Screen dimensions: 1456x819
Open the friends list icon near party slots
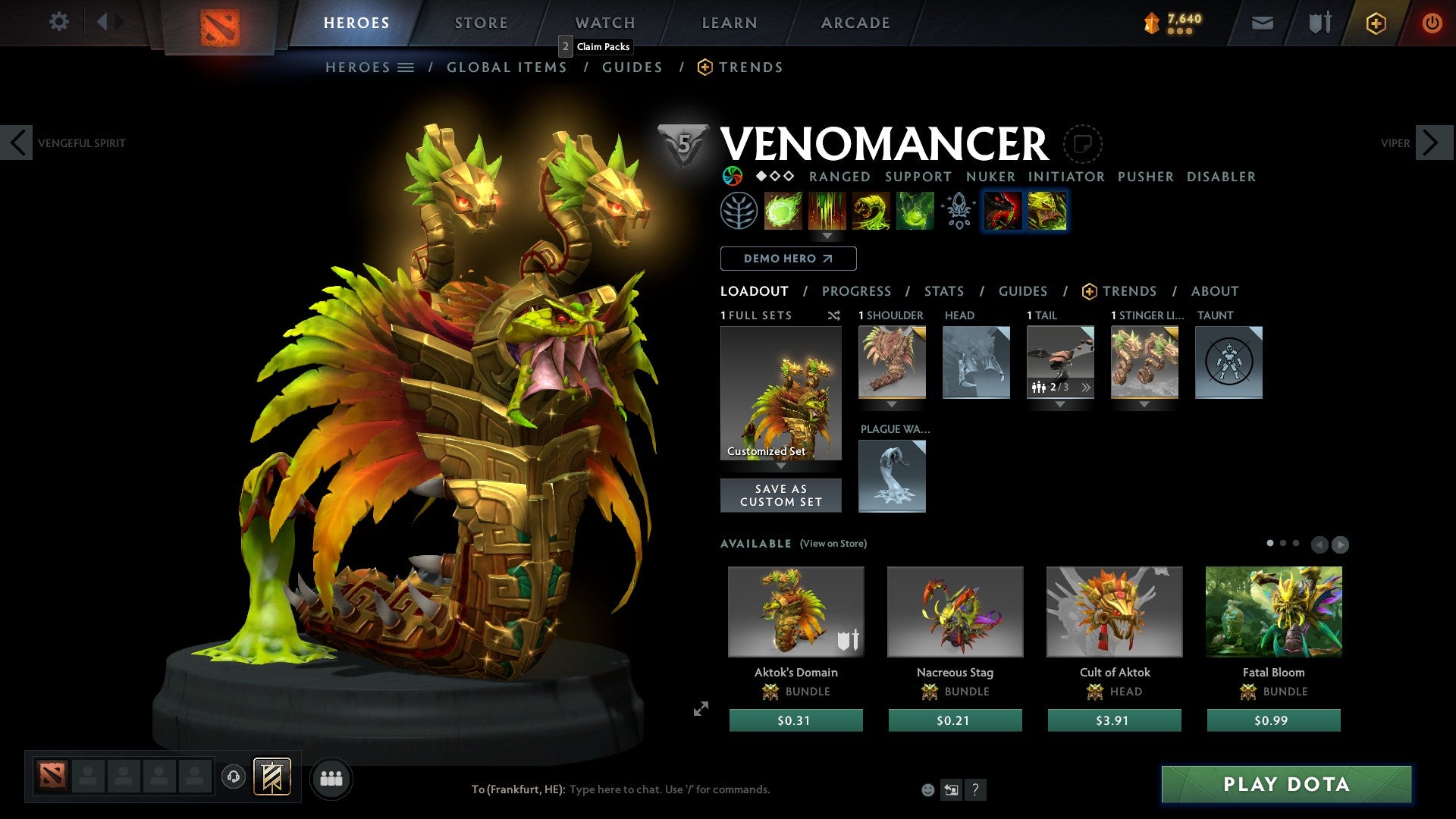(331, 778)
